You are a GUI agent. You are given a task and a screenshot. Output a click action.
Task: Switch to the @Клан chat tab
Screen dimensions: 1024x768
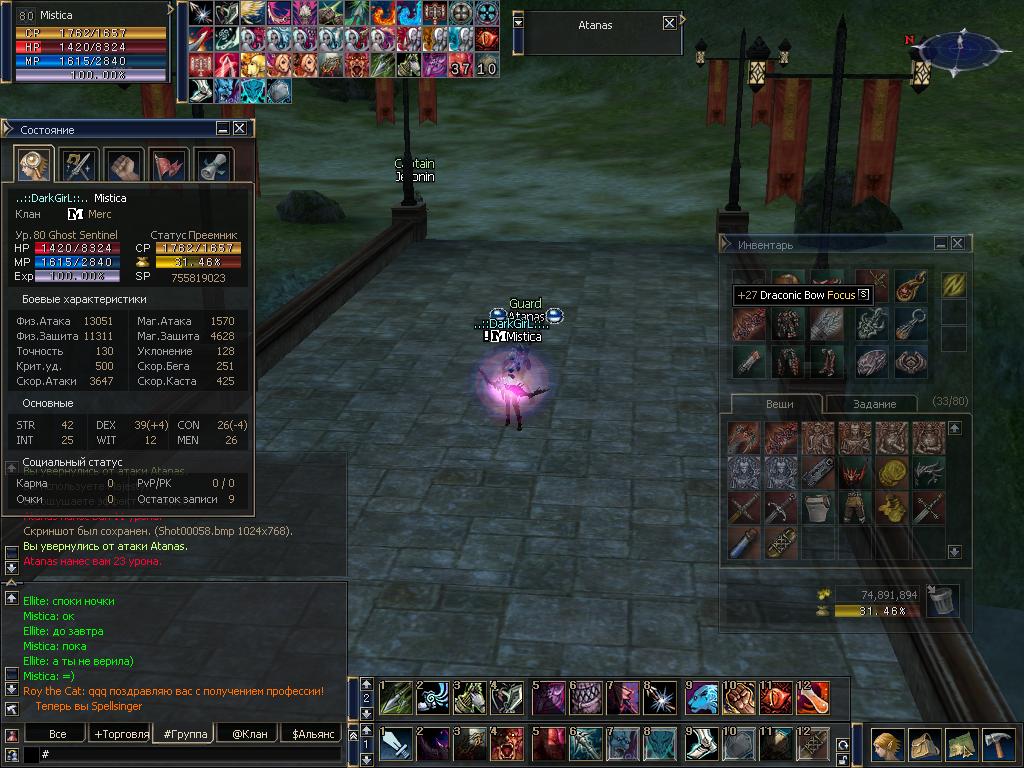point(248,734)
